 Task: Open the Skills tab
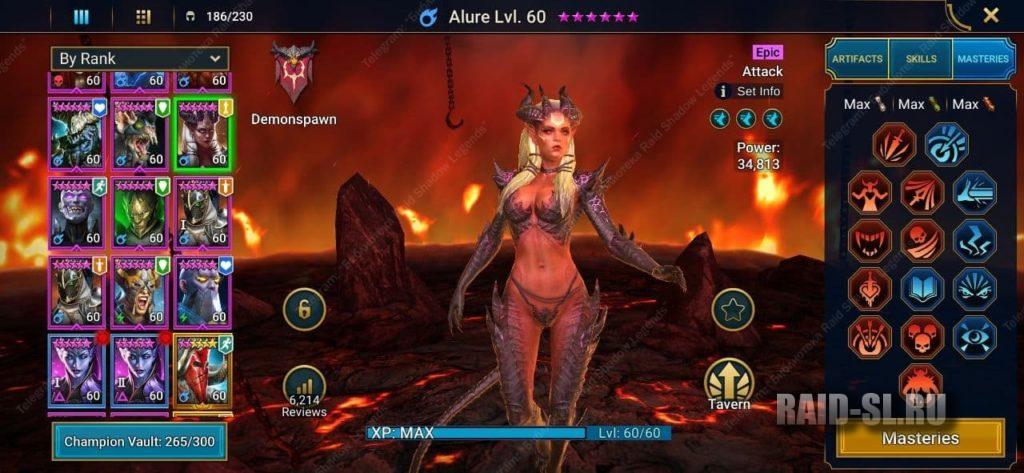click(920, 59)
